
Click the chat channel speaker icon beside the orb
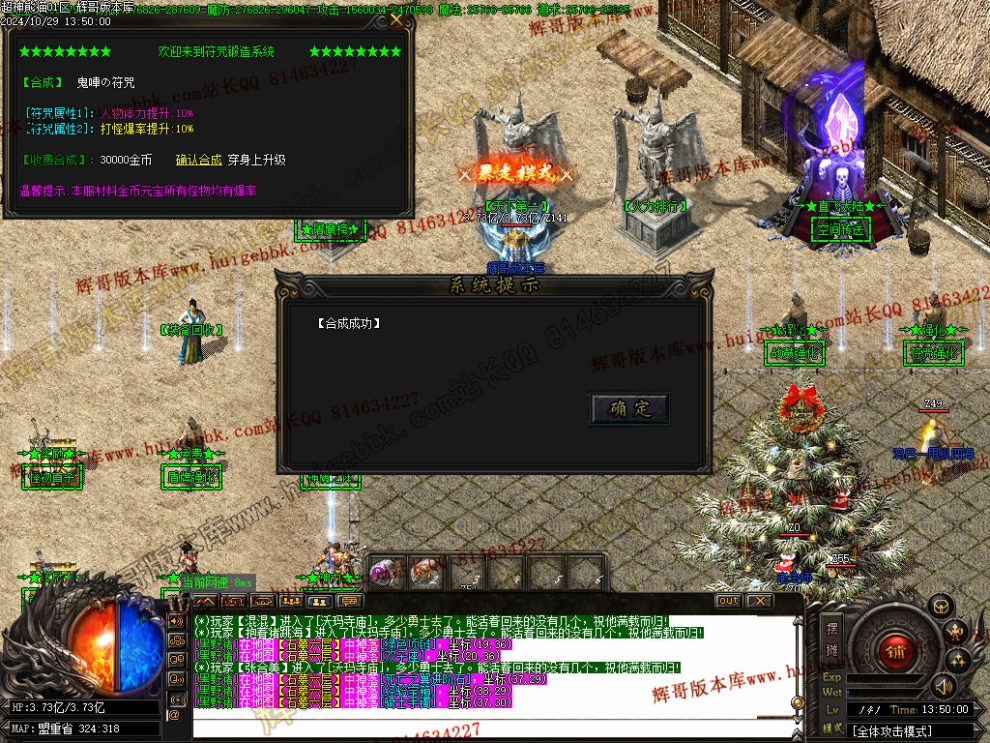point(175,623)
